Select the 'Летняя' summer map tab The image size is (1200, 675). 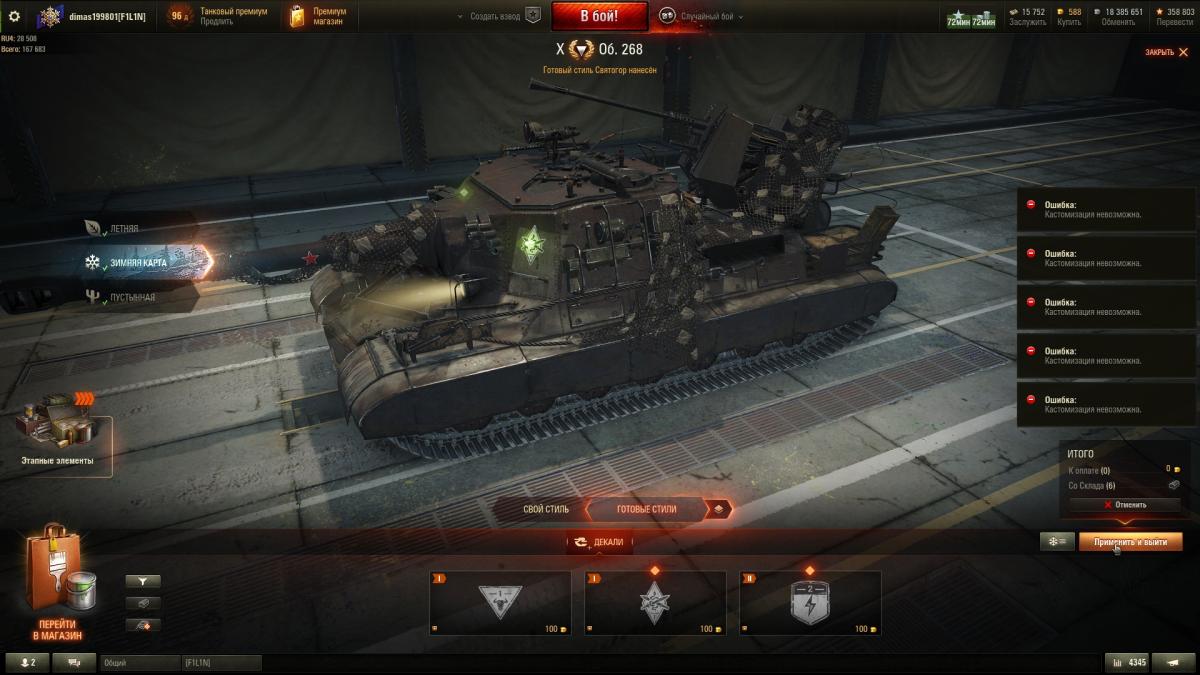[x=122, y=229]
